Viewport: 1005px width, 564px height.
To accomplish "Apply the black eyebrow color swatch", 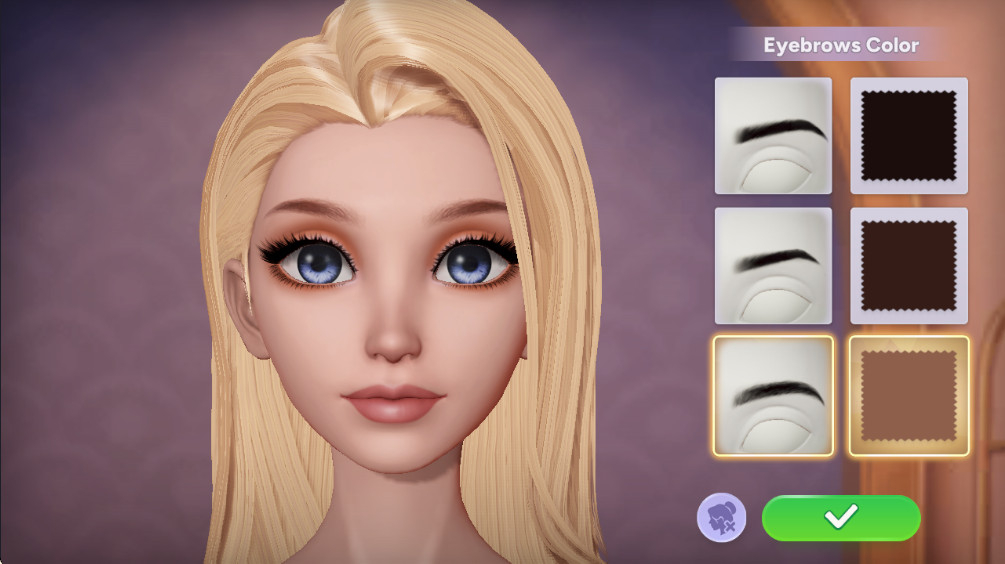I will tap(909, 136).
